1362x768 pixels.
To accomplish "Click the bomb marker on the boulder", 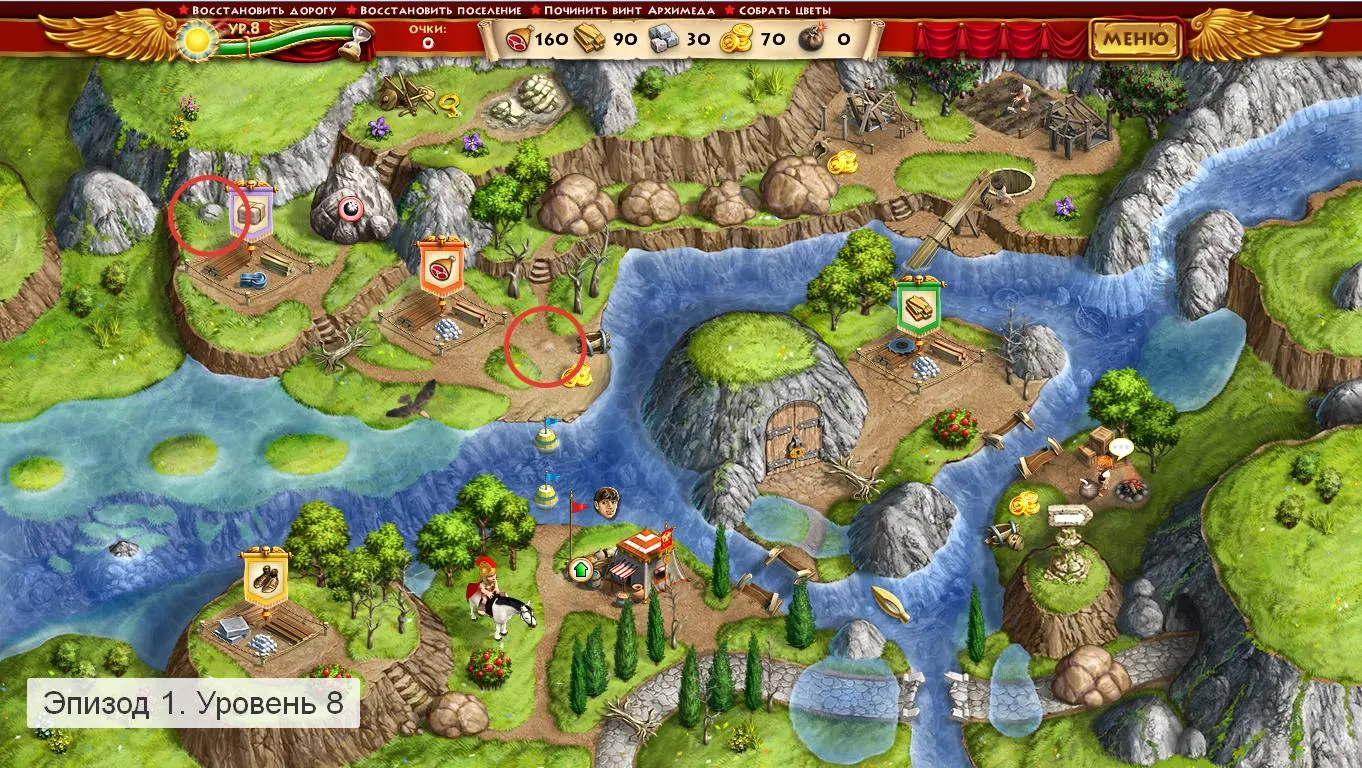I will tap(351, 208).
